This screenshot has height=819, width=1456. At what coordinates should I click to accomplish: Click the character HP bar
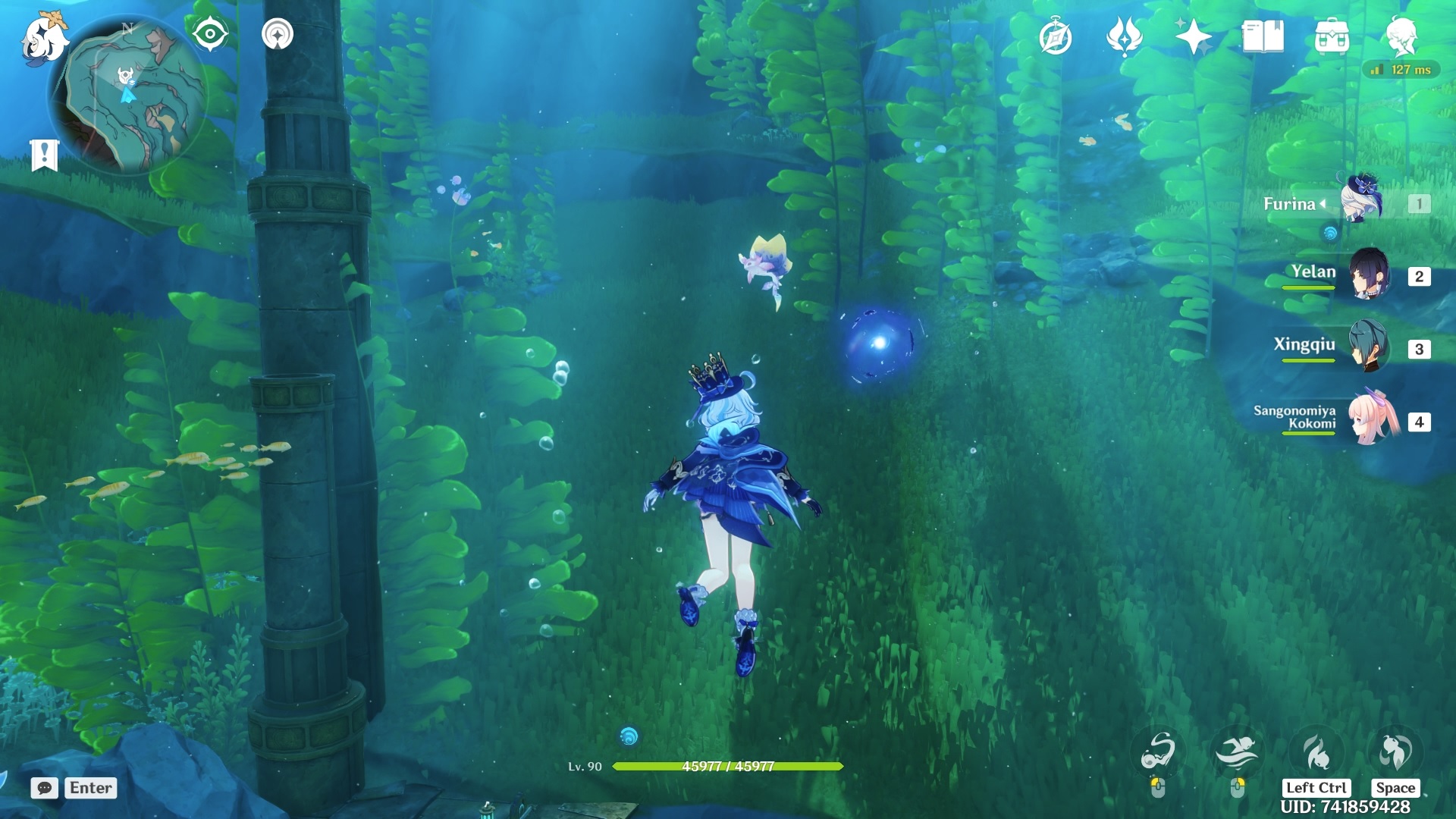tap(728, 766)
